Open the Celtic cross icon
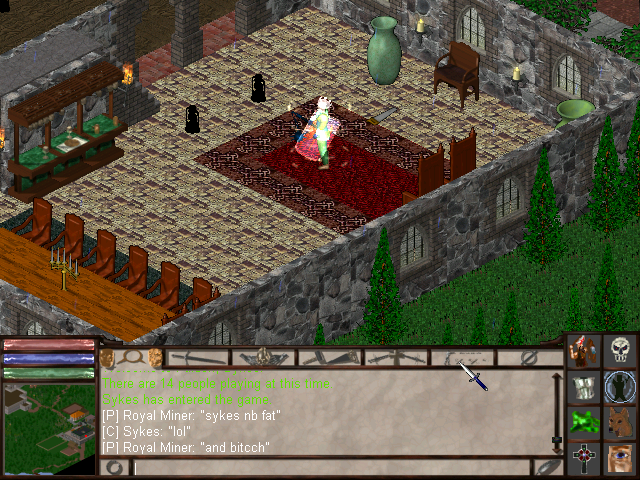 pyautogui.click(x=585, y=457)
